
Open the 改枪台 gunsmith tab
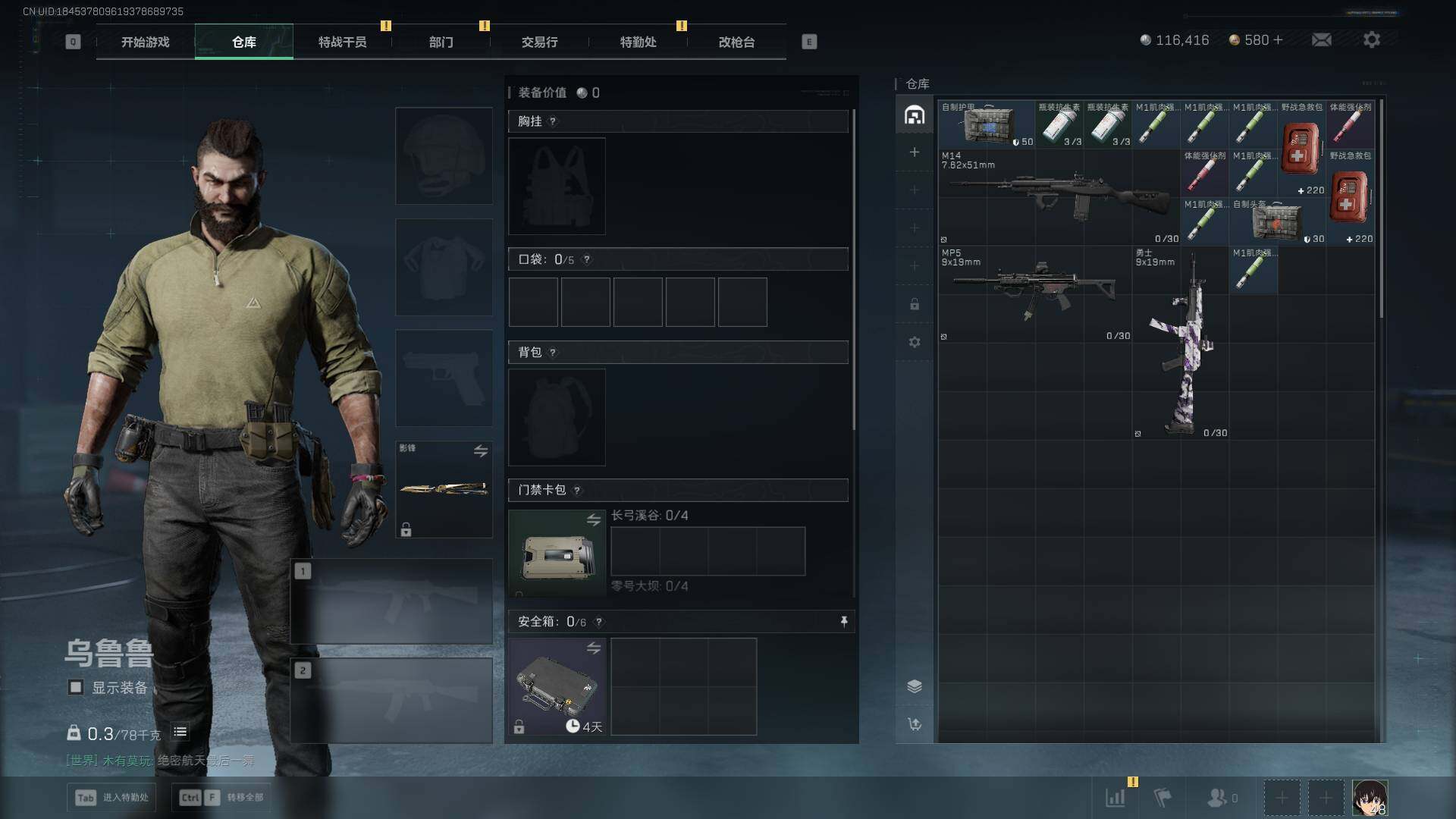click(736, 42)
